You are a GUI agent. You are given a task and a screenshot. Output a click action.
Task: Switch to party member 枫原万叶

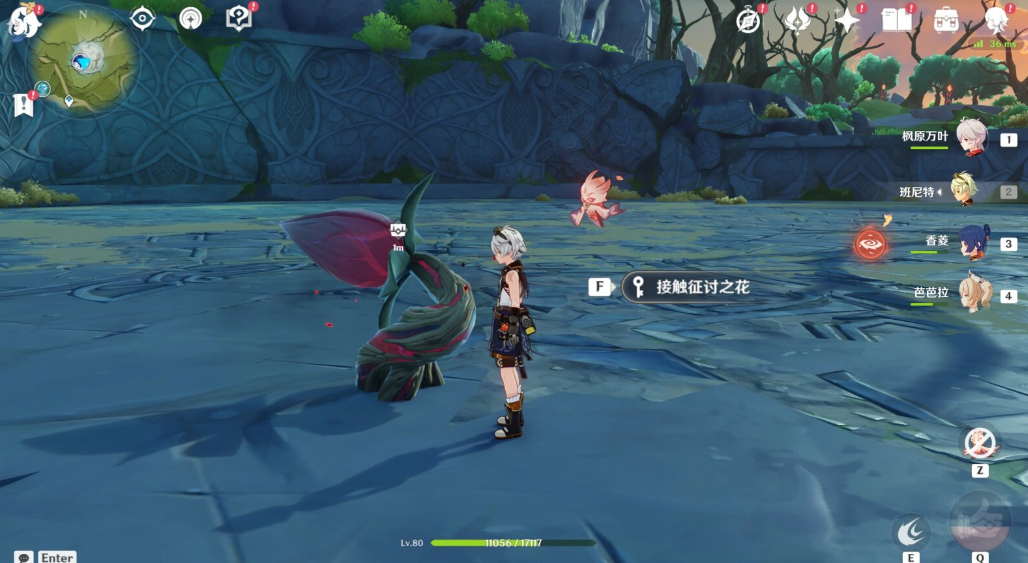coord(968,138)
